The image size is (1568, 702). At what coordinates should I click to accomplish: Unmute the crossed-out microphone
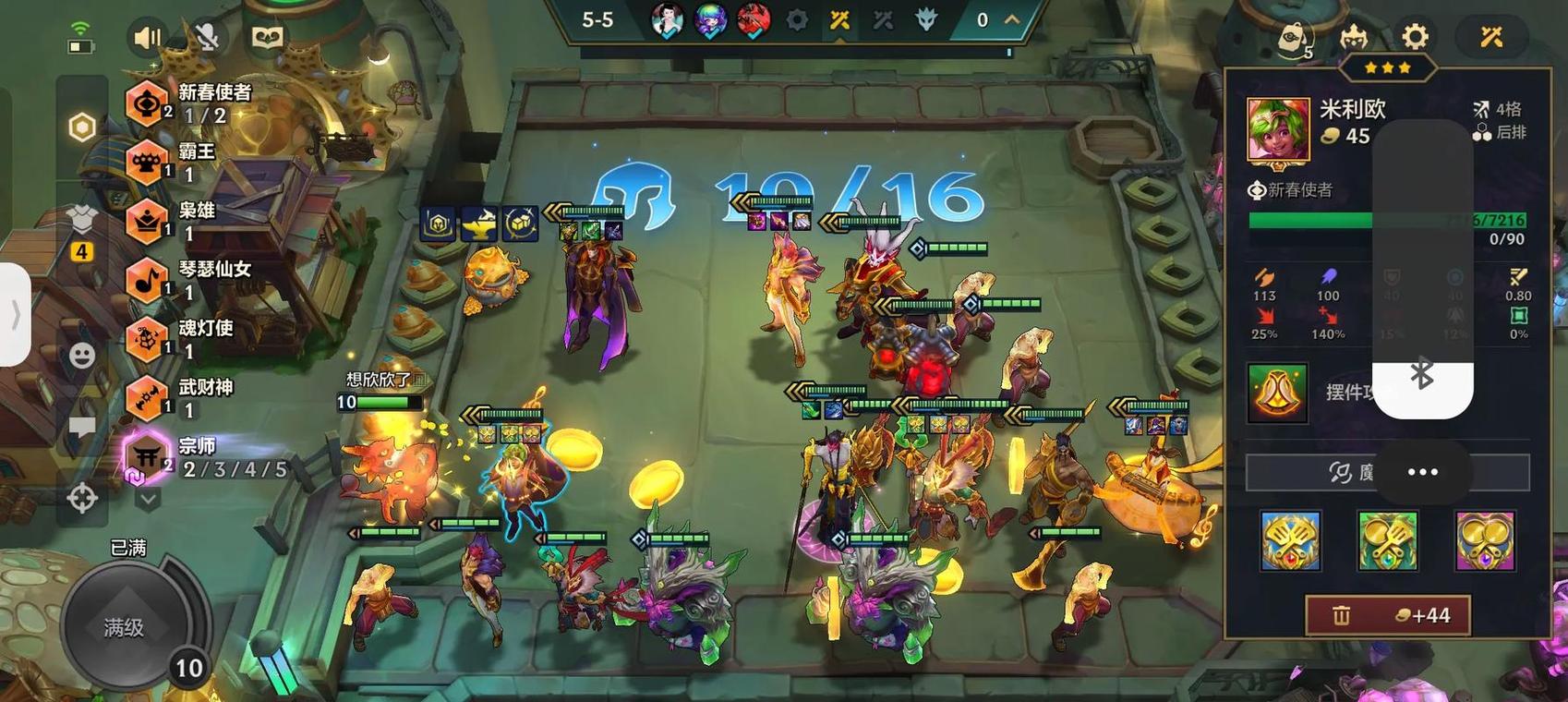pyautogui.click(x=207, y=37)
